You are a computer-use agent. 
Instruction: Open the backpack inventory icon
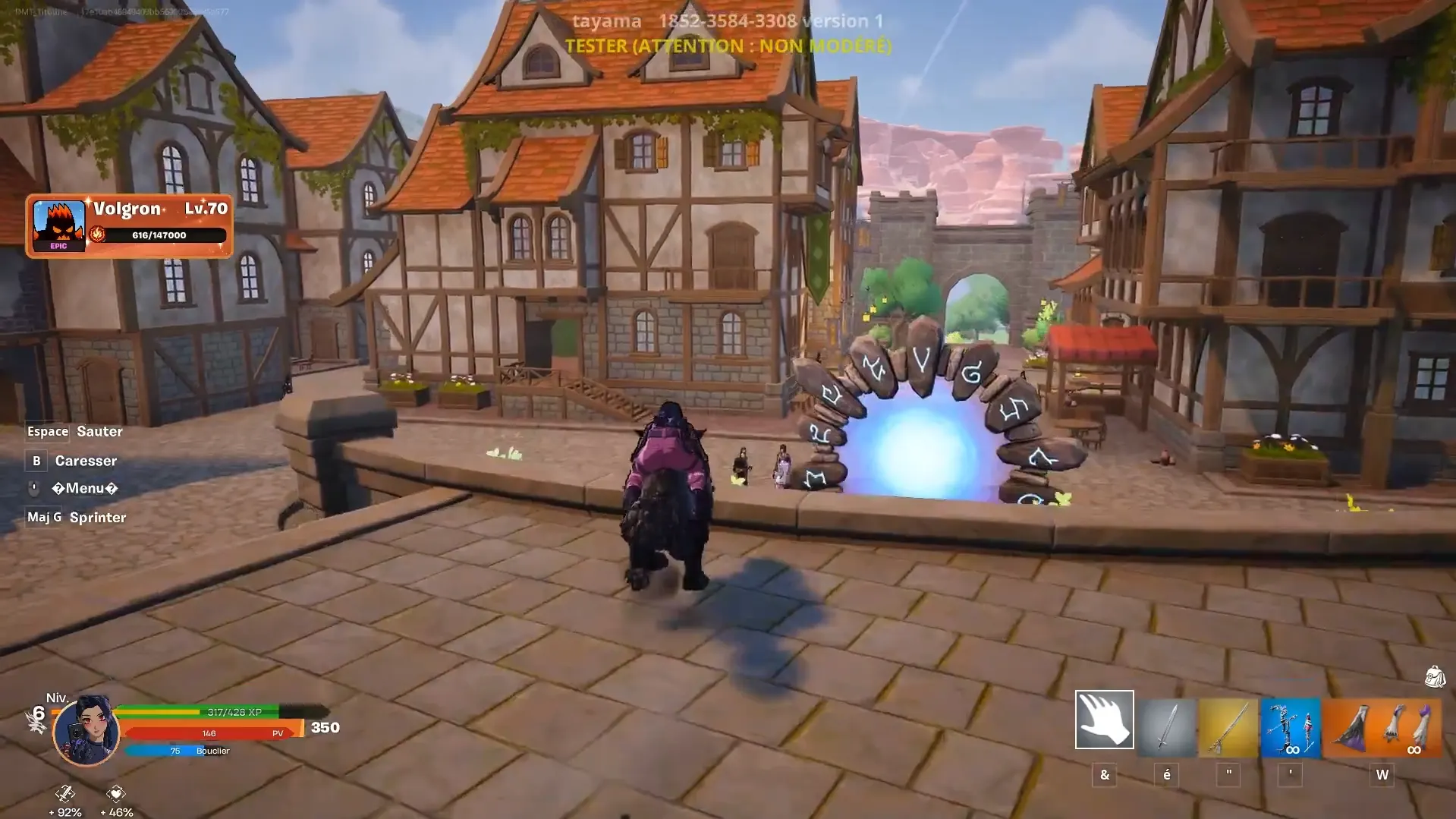coord(1434,676)
